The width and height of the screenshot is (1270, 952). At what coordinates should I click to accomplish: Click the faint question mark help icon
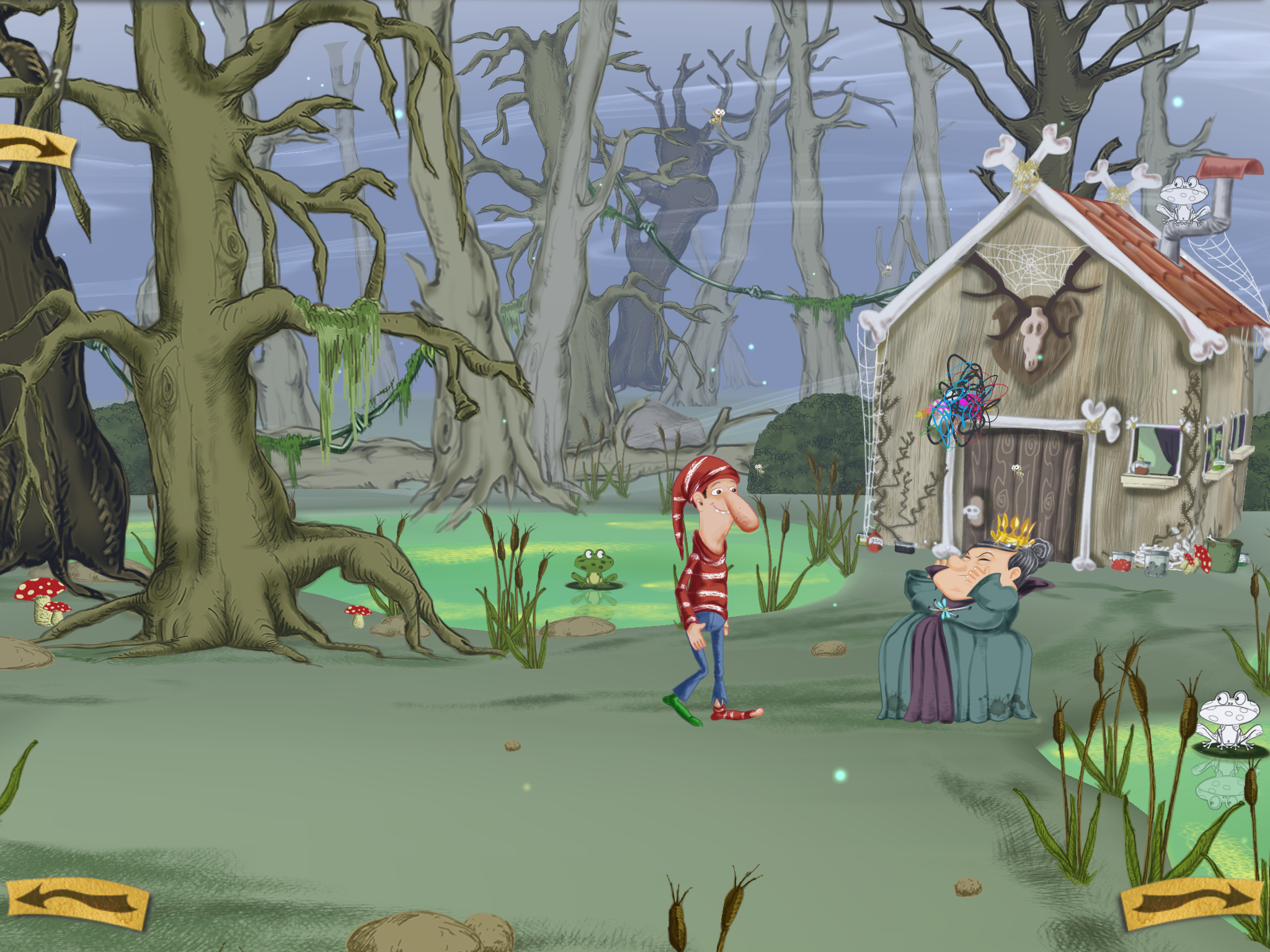coord(56,79)
